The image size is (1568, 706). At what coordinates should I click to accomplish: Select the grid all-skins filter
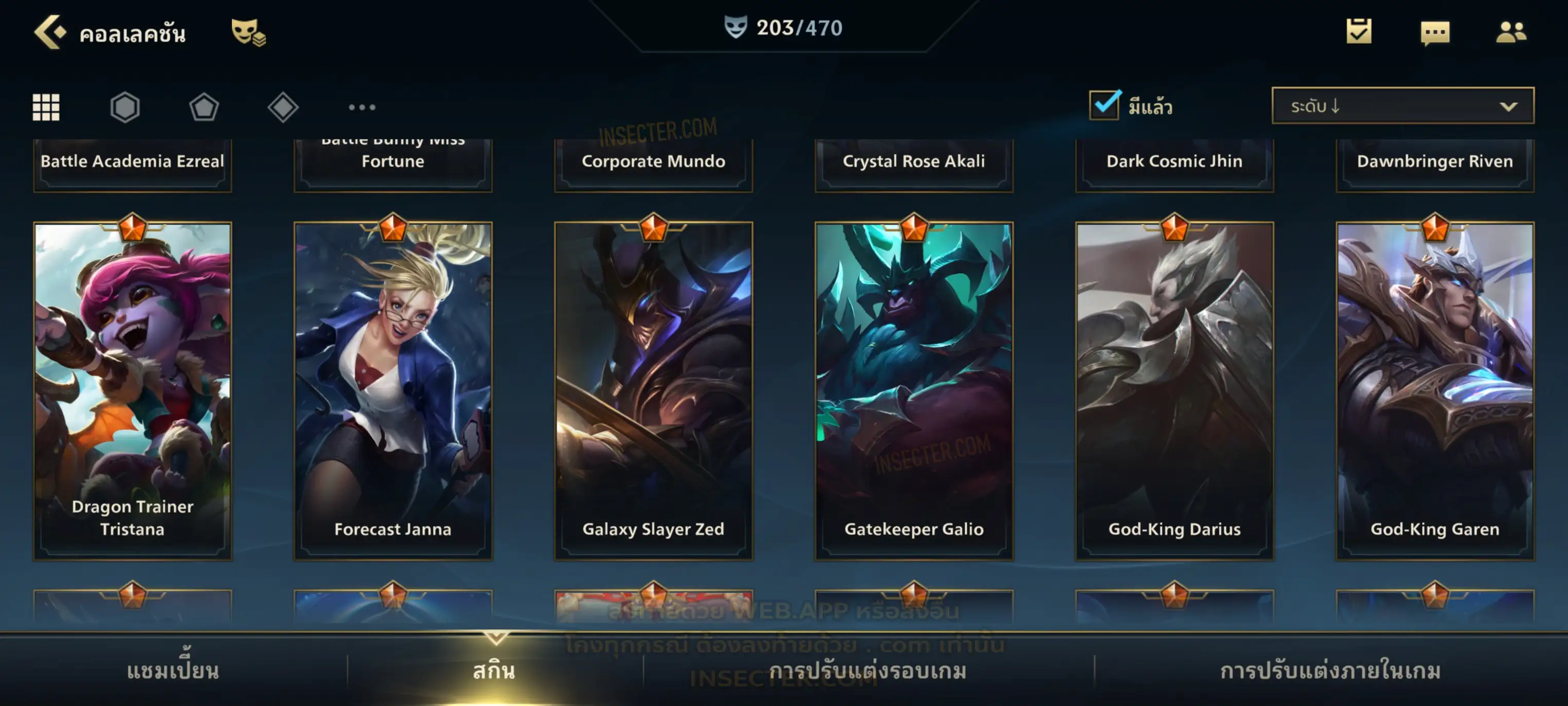click(46, 107)
